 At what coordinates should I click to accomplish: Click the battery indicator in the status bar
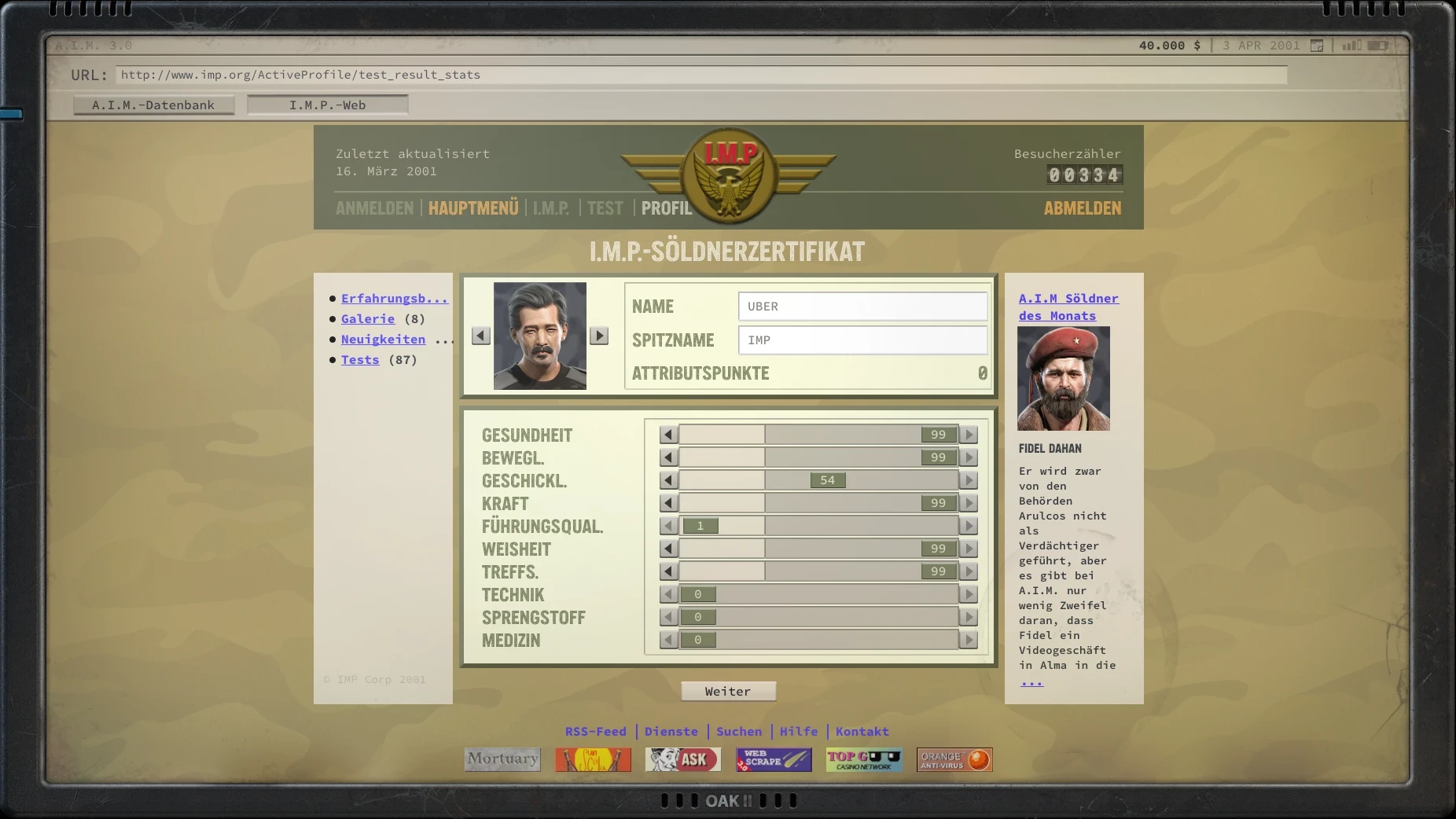click(1377, 46)
